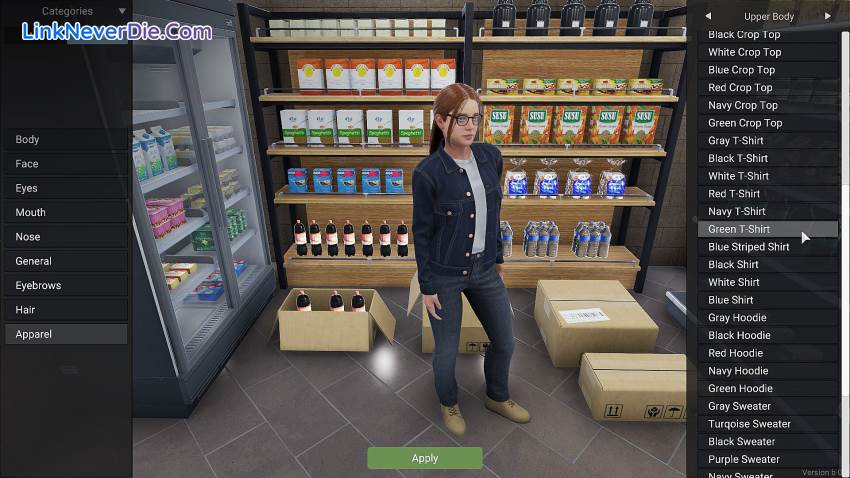Screen dimensions: 850x478
Task: Choose the Nose category
Action: [x=65, y=237]
